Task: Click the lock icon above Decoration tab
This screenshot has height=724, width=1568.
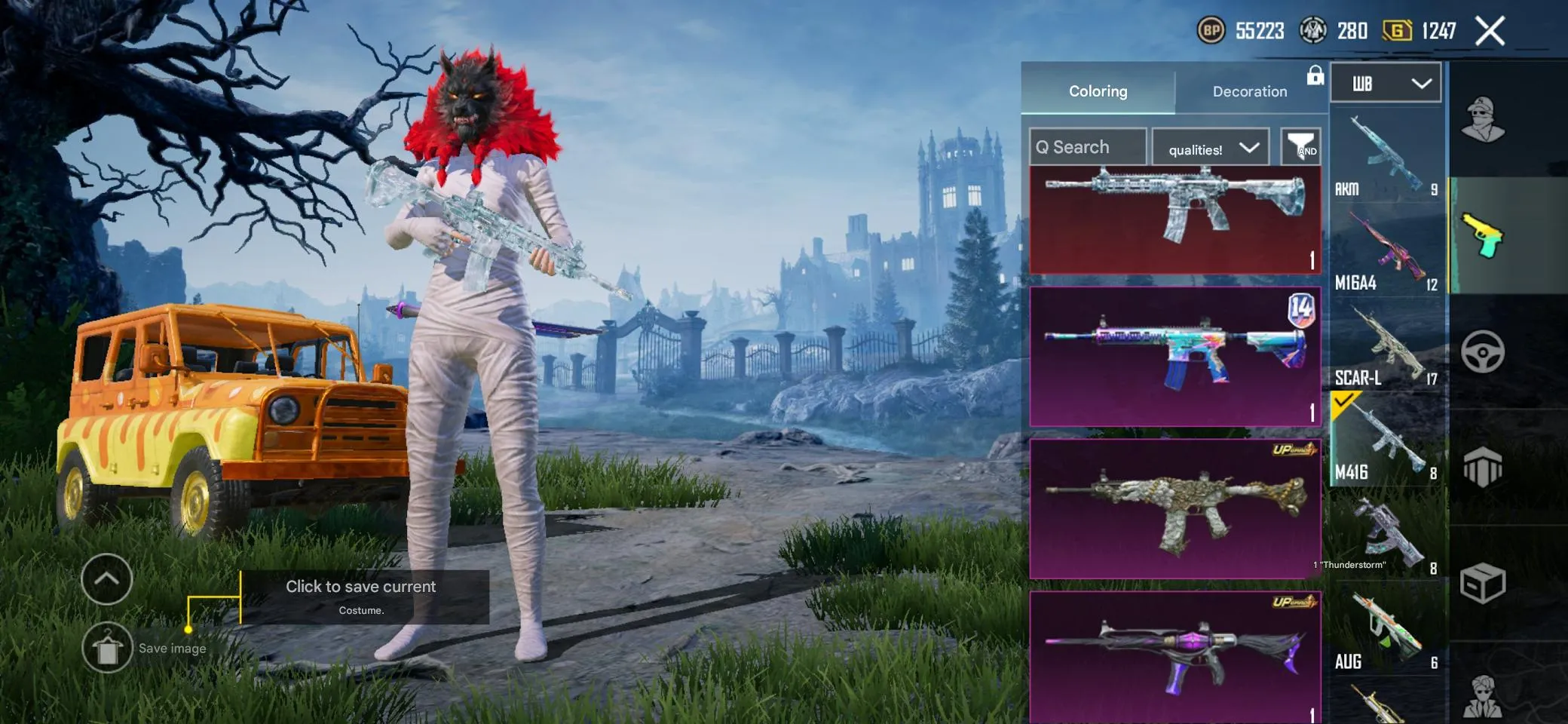Action: coord(1315,76)
